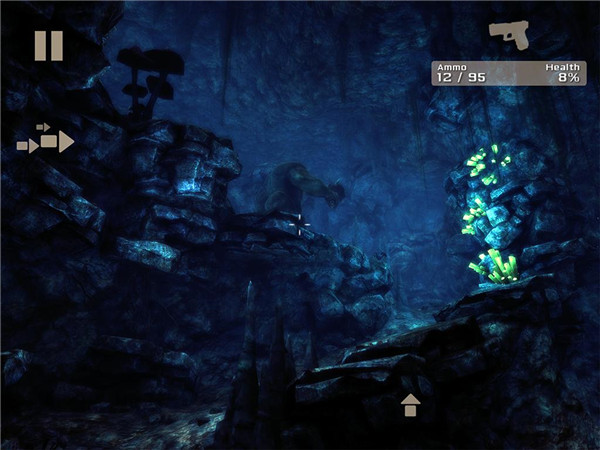Tap the upward jump arrow
The height and width of the screenshot is (450, 600).
click(x=410, y=405)
